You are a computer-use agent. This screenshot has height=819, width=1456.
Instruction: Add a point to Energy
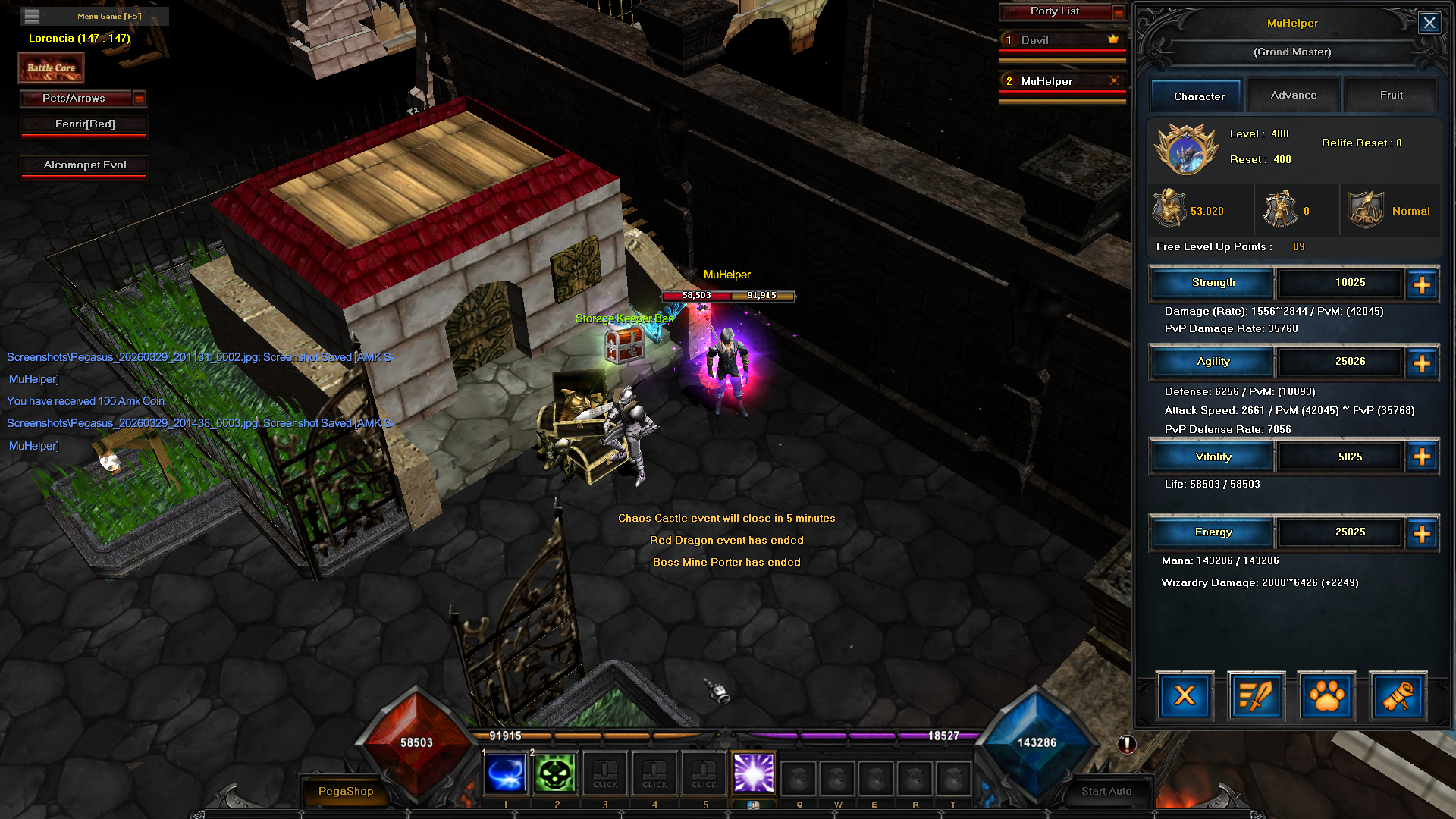1422,534
